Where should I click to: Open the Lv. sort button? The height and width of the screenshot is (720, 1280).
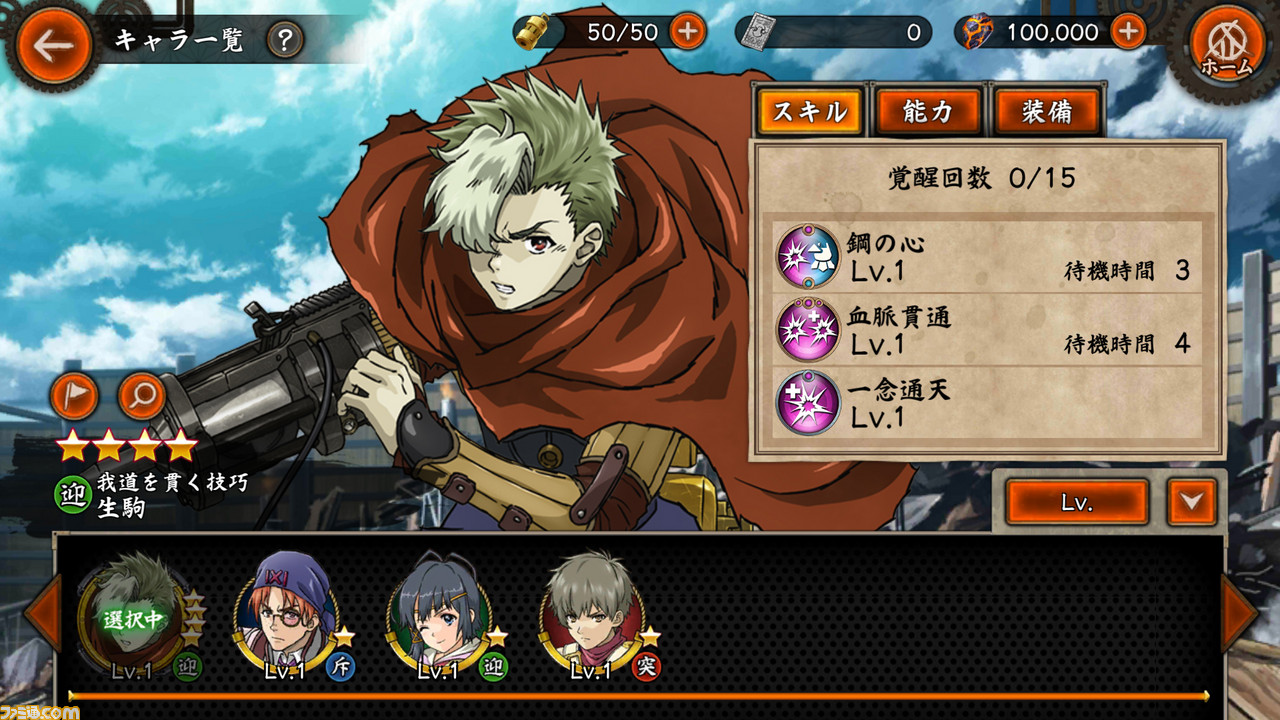1077,502
